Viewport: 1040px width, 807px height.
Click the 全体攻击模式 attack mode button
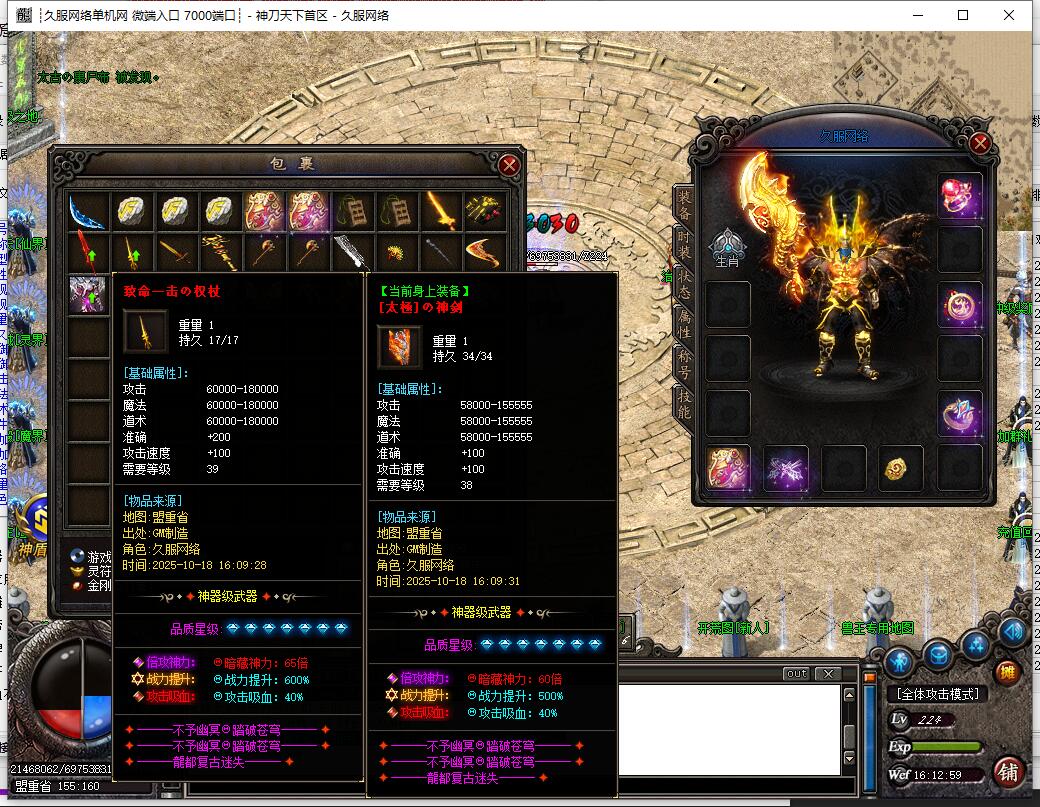(937, 694)
